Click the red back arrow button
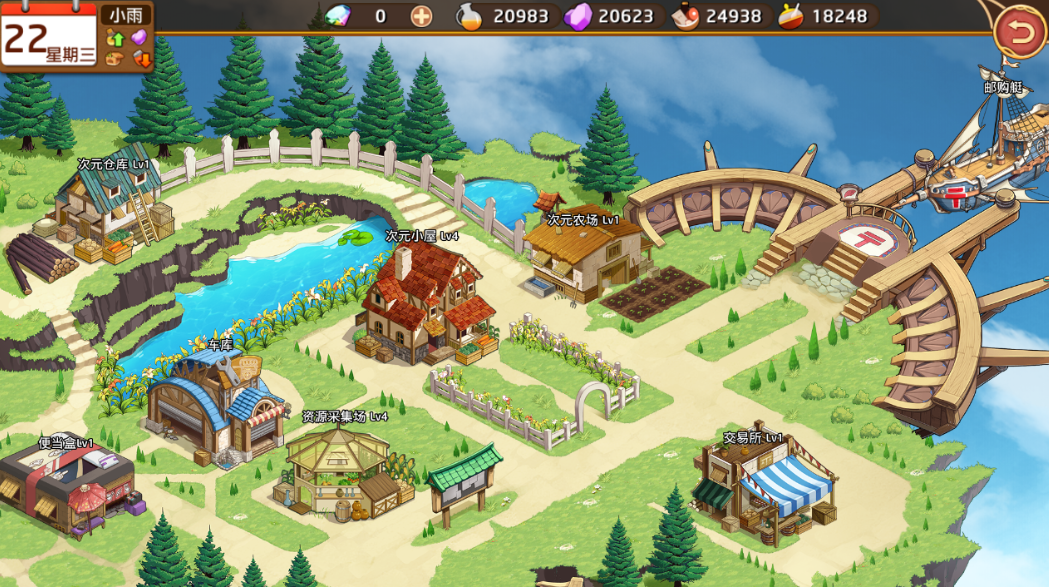Viewport: 1049px width, 587px height. tap(1020, 33)
